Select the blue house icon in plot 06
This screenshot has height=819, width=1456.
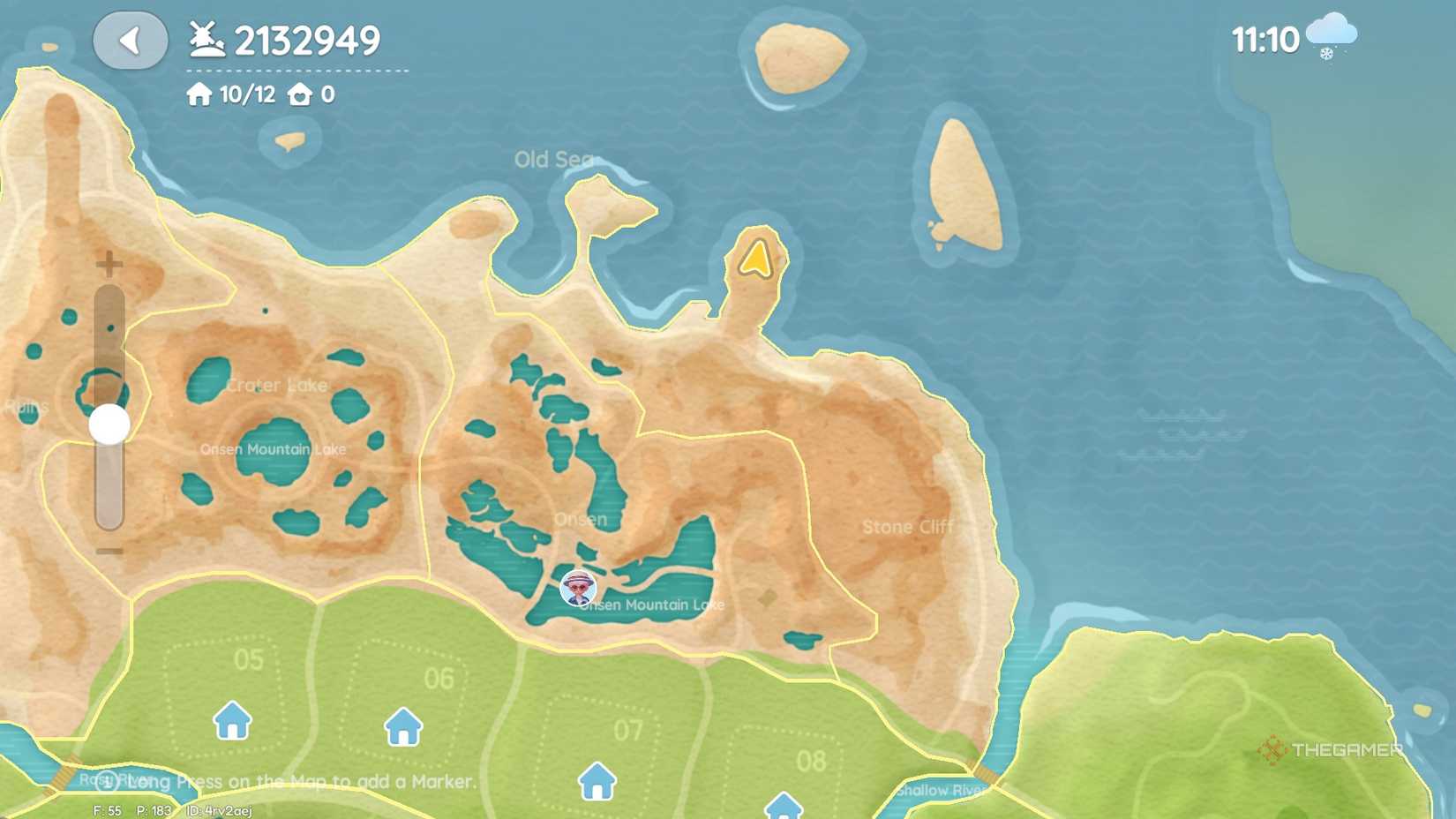(404, 726)
